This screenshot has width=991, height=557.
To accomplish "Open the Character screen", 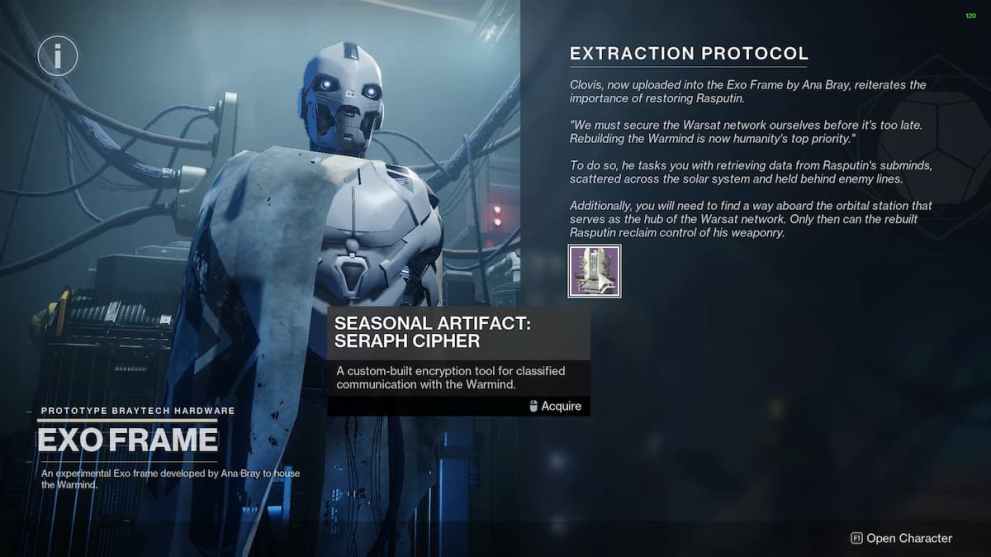I will pos(901,538).
